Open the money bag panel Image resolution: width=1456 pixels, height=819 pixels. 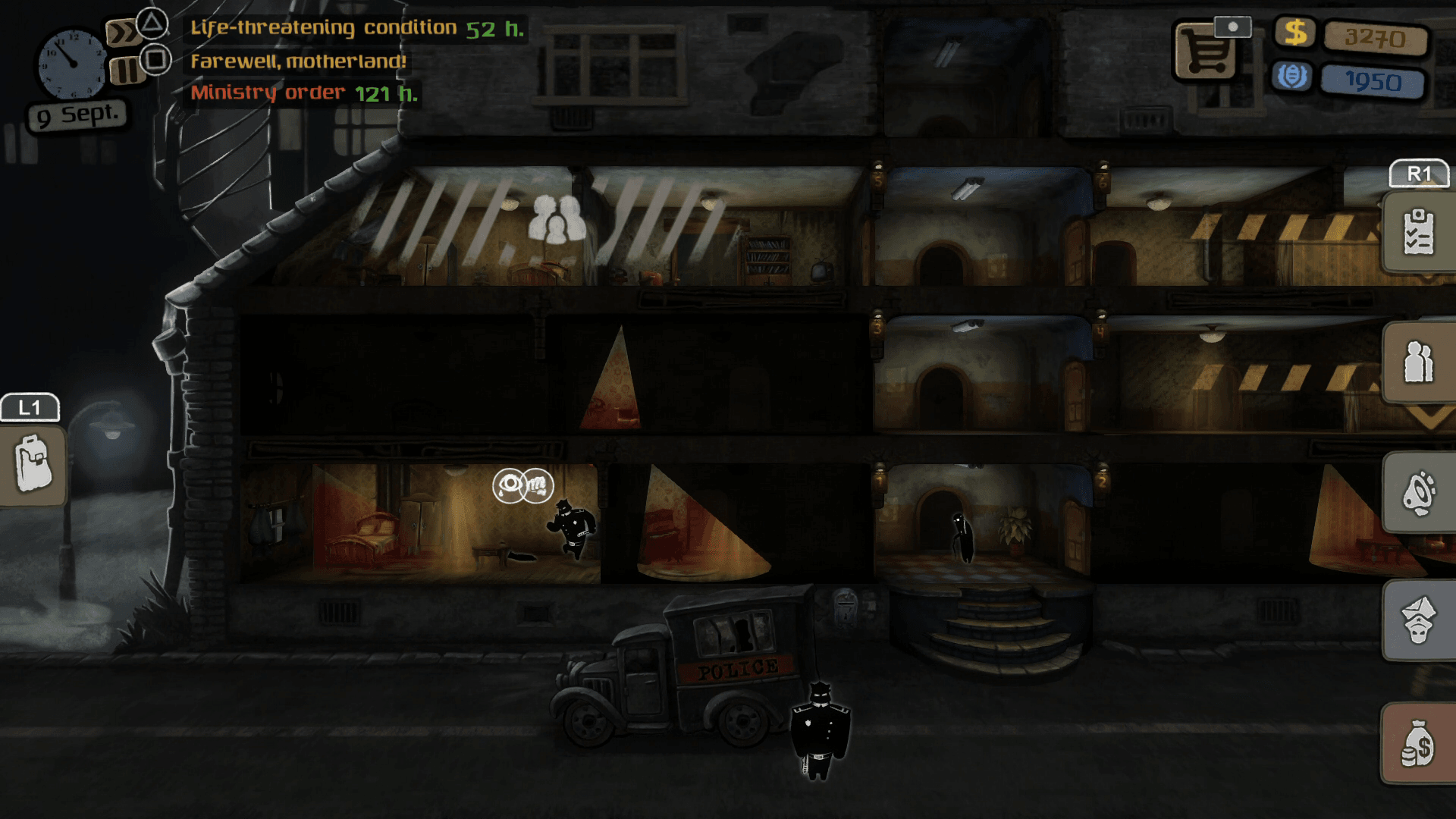(1417, 743)
